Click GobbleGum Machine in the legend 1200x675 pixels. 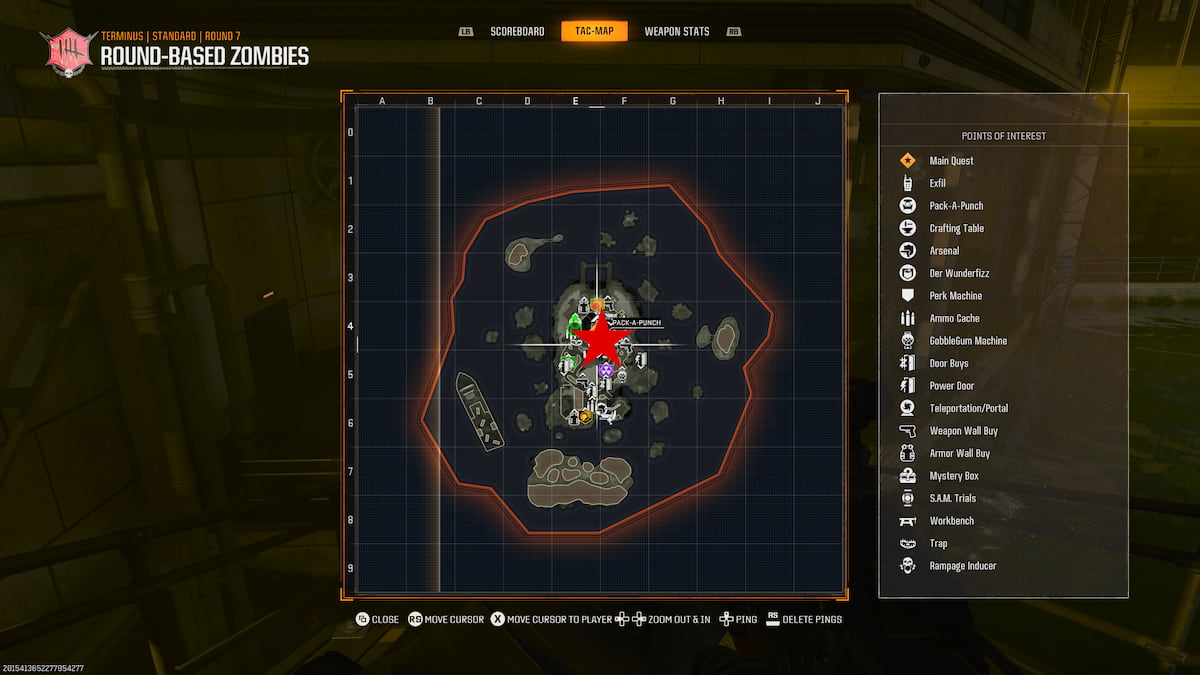968,341
